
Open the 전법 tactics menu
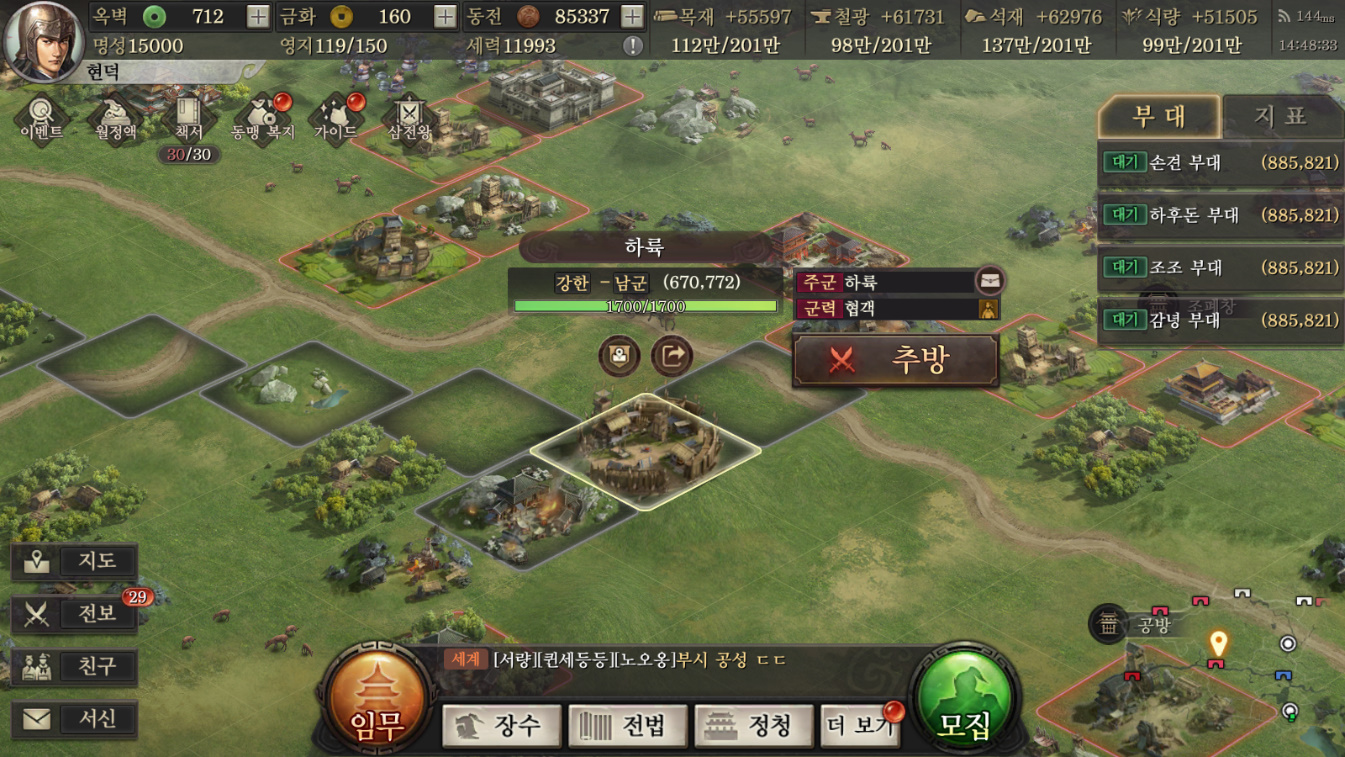(x=627, y=725)
